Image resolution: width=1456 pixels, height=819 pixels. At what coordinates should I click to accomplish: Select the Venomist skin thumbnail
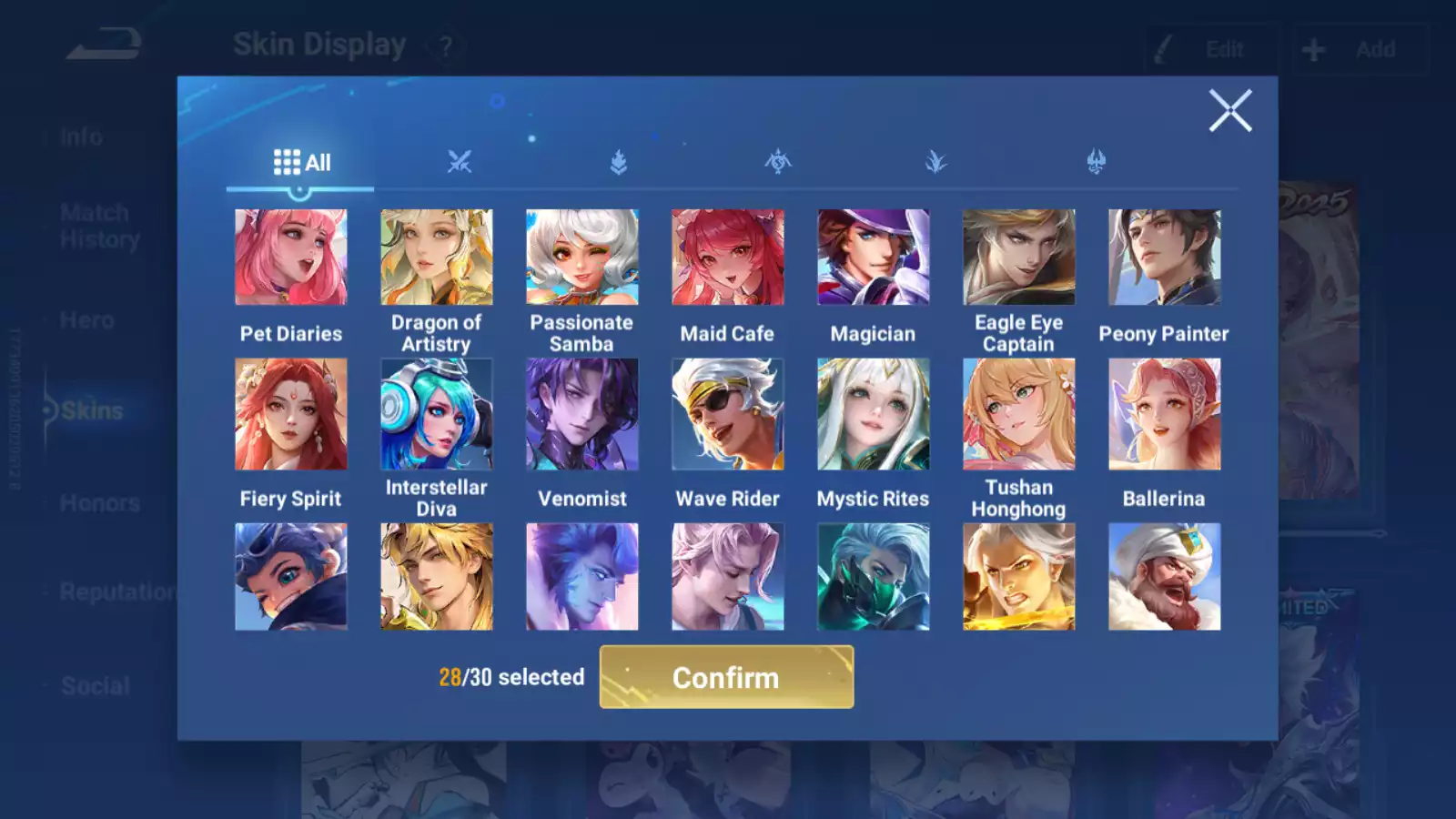coord(581,412)
